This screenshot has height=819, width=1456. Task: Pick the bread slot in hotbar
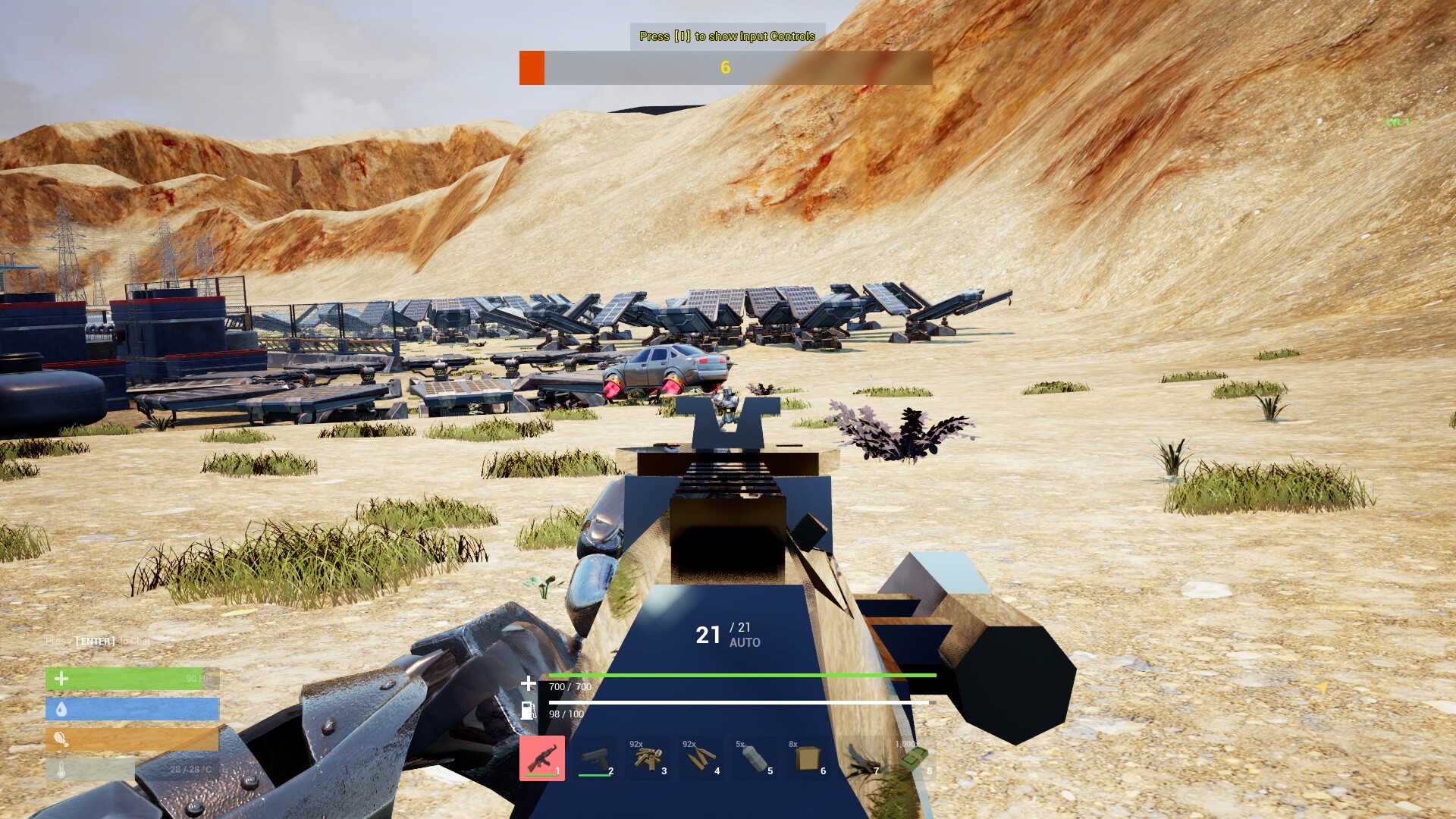click(x=808, y=758)
